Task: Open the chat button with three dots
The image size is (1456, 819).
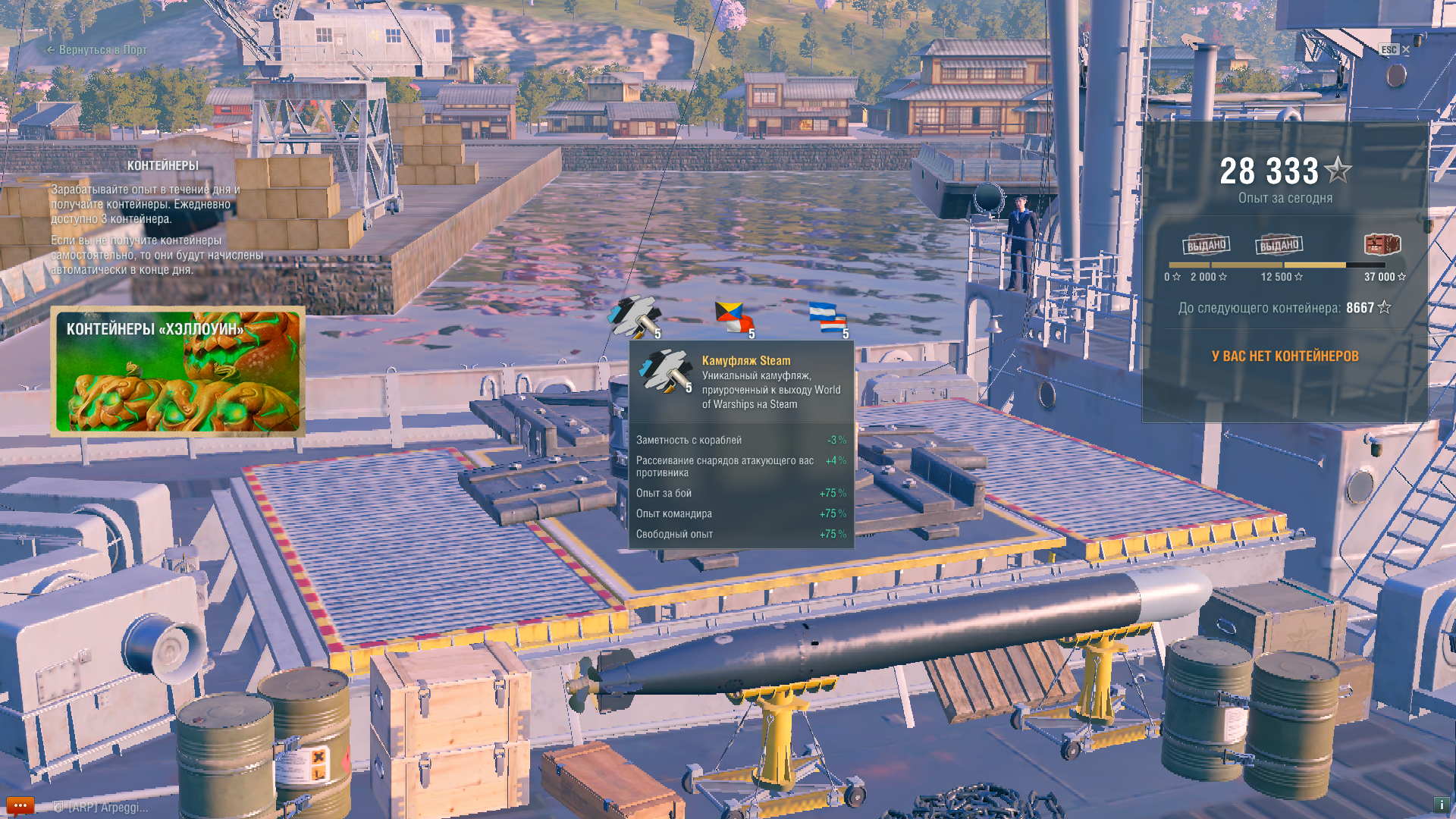Action: (20, 805)
